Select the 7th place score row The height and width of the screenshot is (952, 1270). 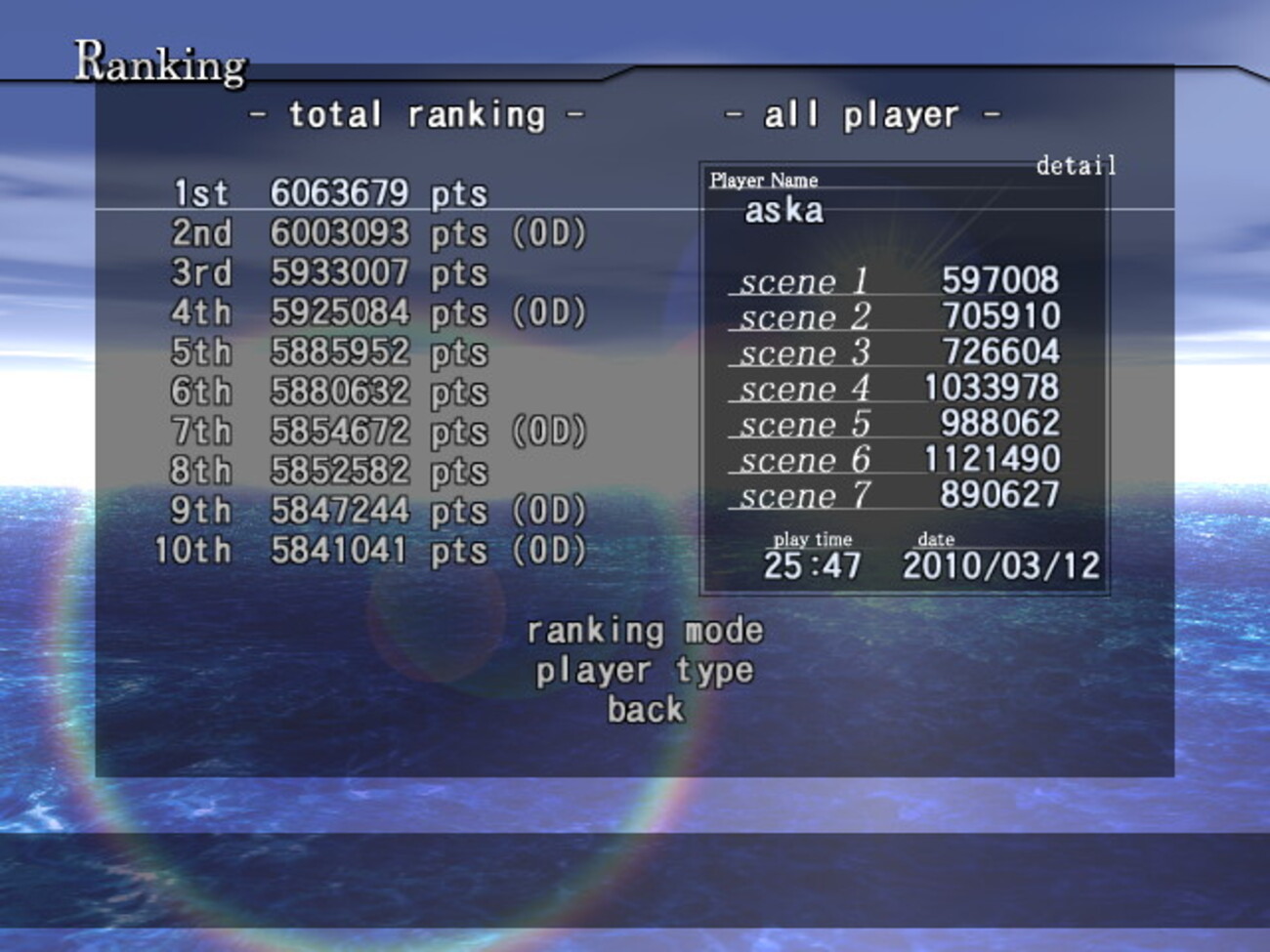pyautogui.click(x=378, y=432)
